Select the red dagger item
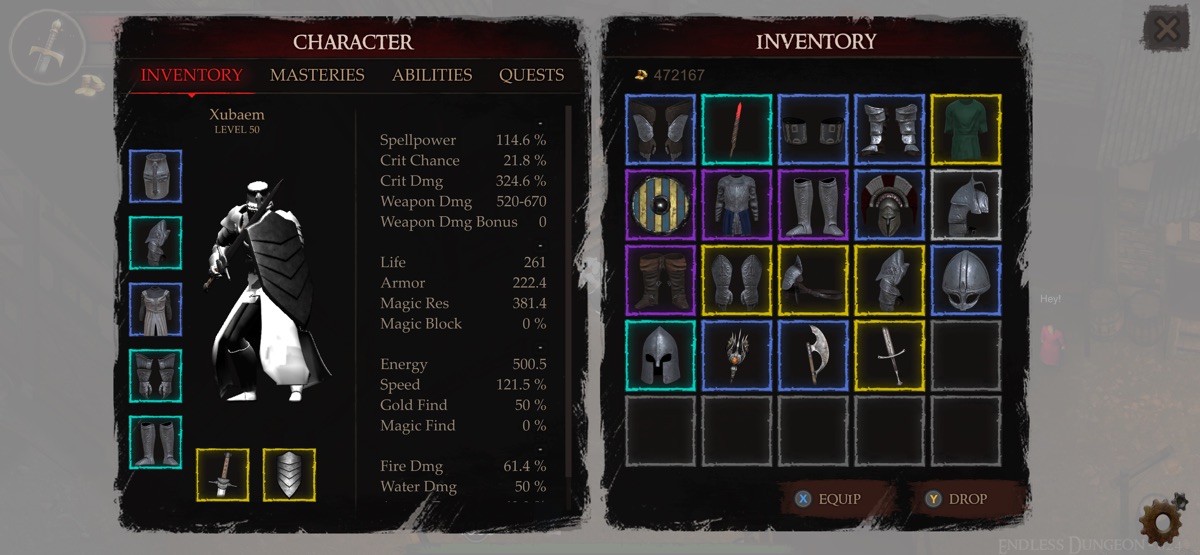The image size is (1200, 555). click(736, 129)
